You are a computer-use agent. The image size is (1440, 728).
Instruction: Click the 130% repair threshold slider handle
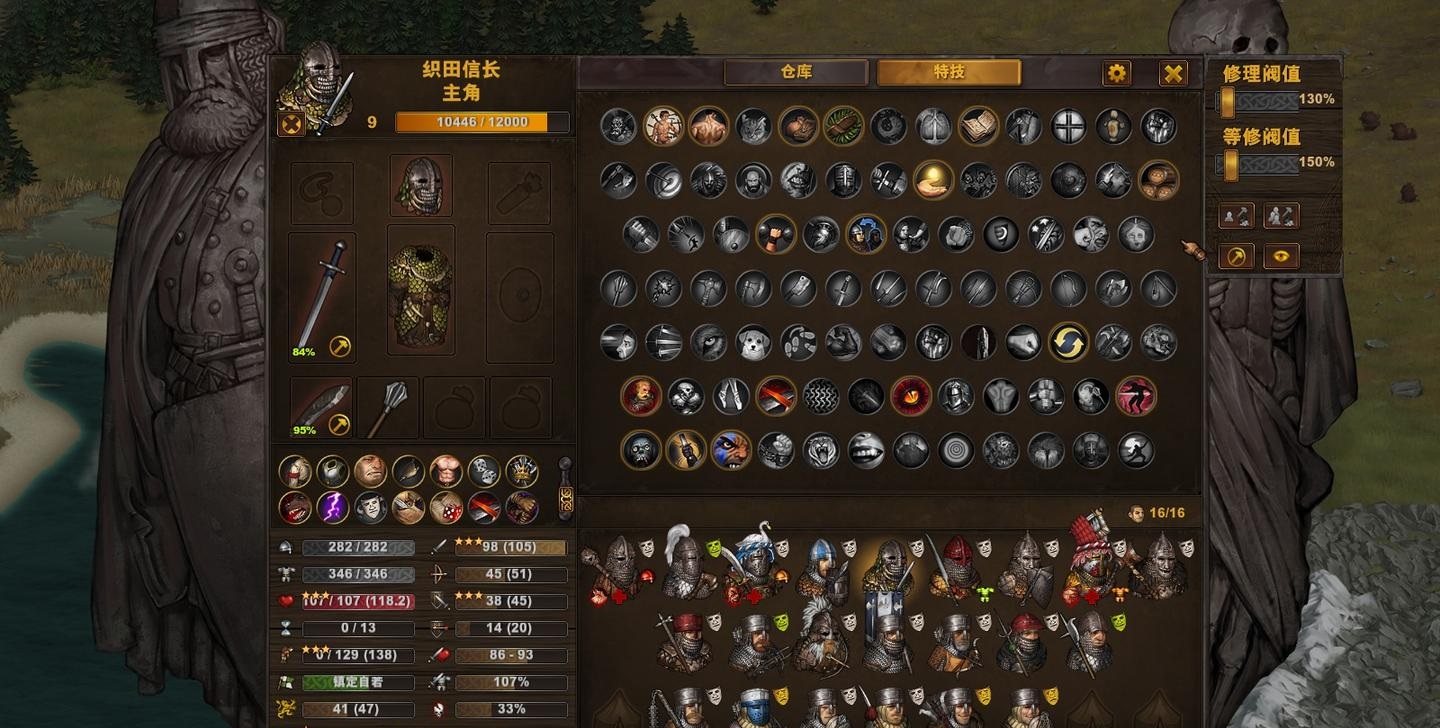1228,102
